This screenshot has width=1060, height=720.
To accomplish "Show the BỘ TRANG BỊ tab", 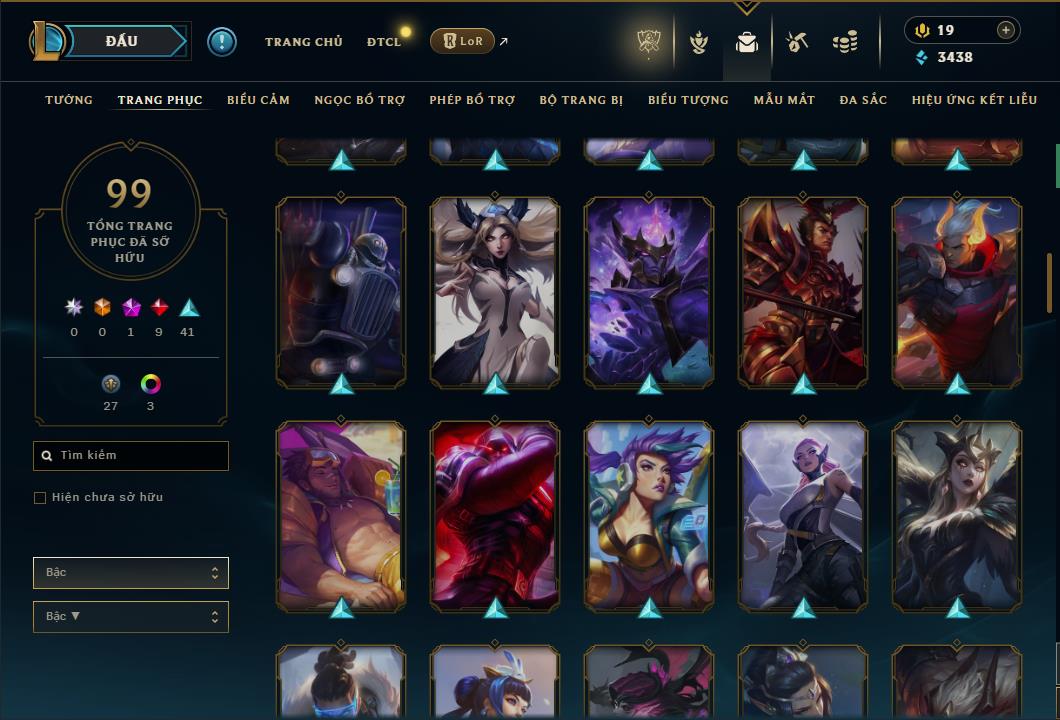I will (581, 100).
